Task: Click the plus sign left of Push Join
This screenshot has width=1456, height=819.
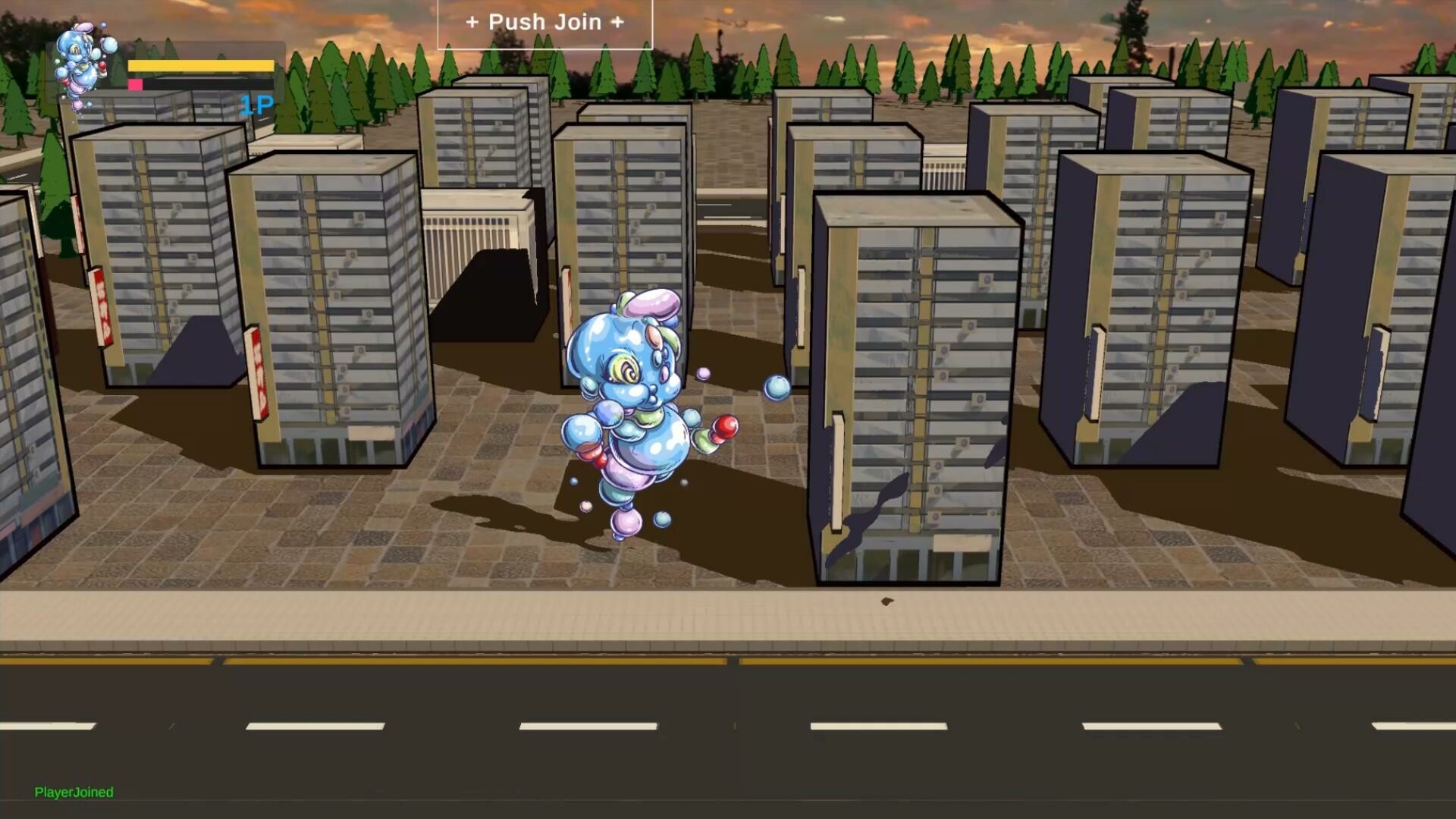Action: pyautogui.click(x=475, y=22)
